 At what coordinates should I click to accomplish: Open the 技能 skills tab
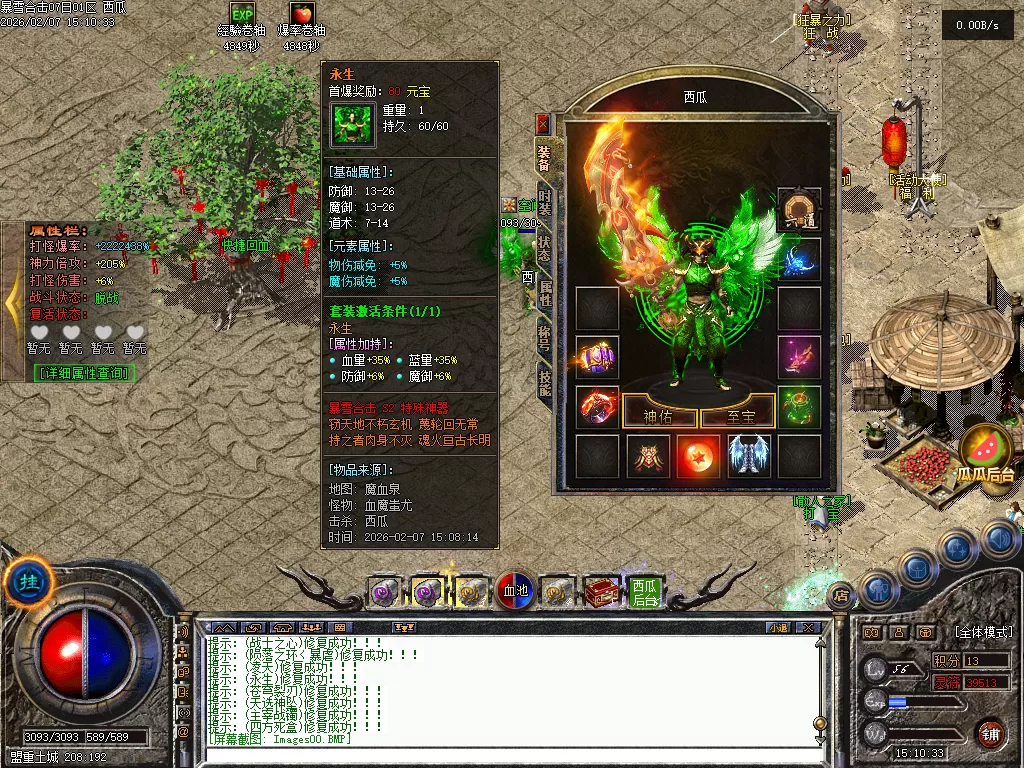(545, 383)
